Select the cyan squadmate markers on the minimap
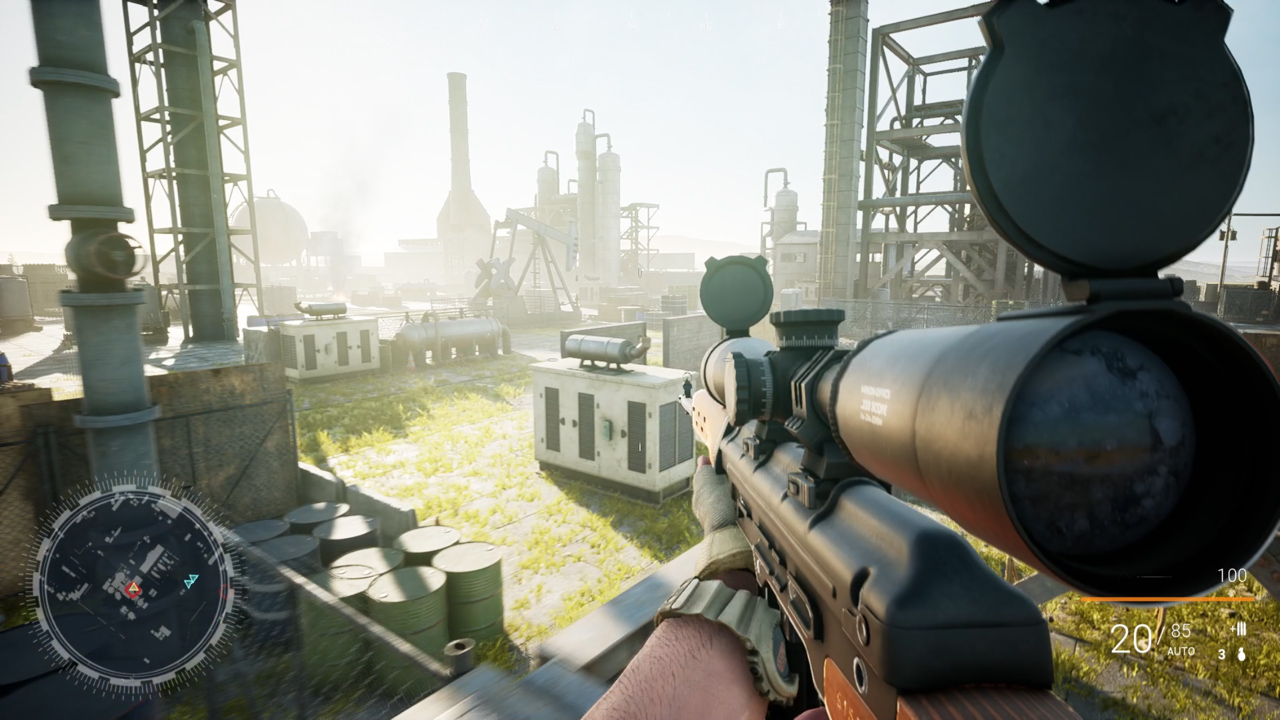This screenshot has height=720, width=1280. click(x=190, y=580)
